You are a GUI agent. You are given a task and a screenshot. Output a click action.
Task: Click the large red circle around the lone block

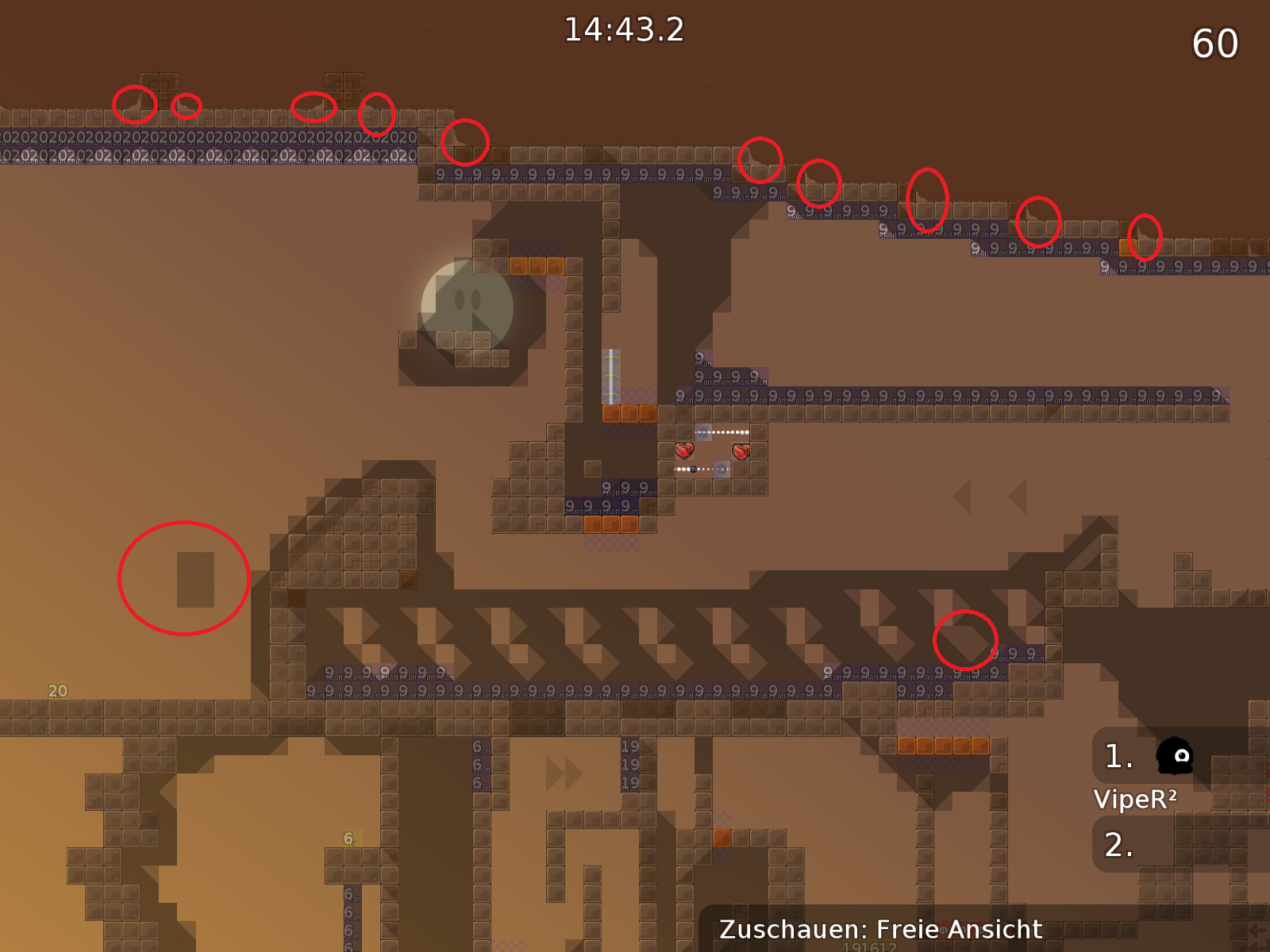pos(184,578)
